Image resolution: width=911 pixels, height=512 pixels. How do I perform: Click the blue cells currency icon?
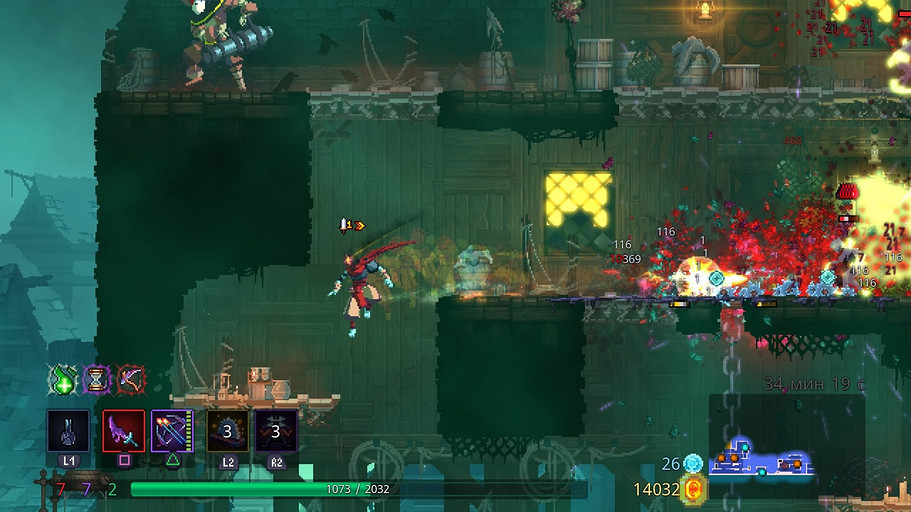[x=693, y=463]
